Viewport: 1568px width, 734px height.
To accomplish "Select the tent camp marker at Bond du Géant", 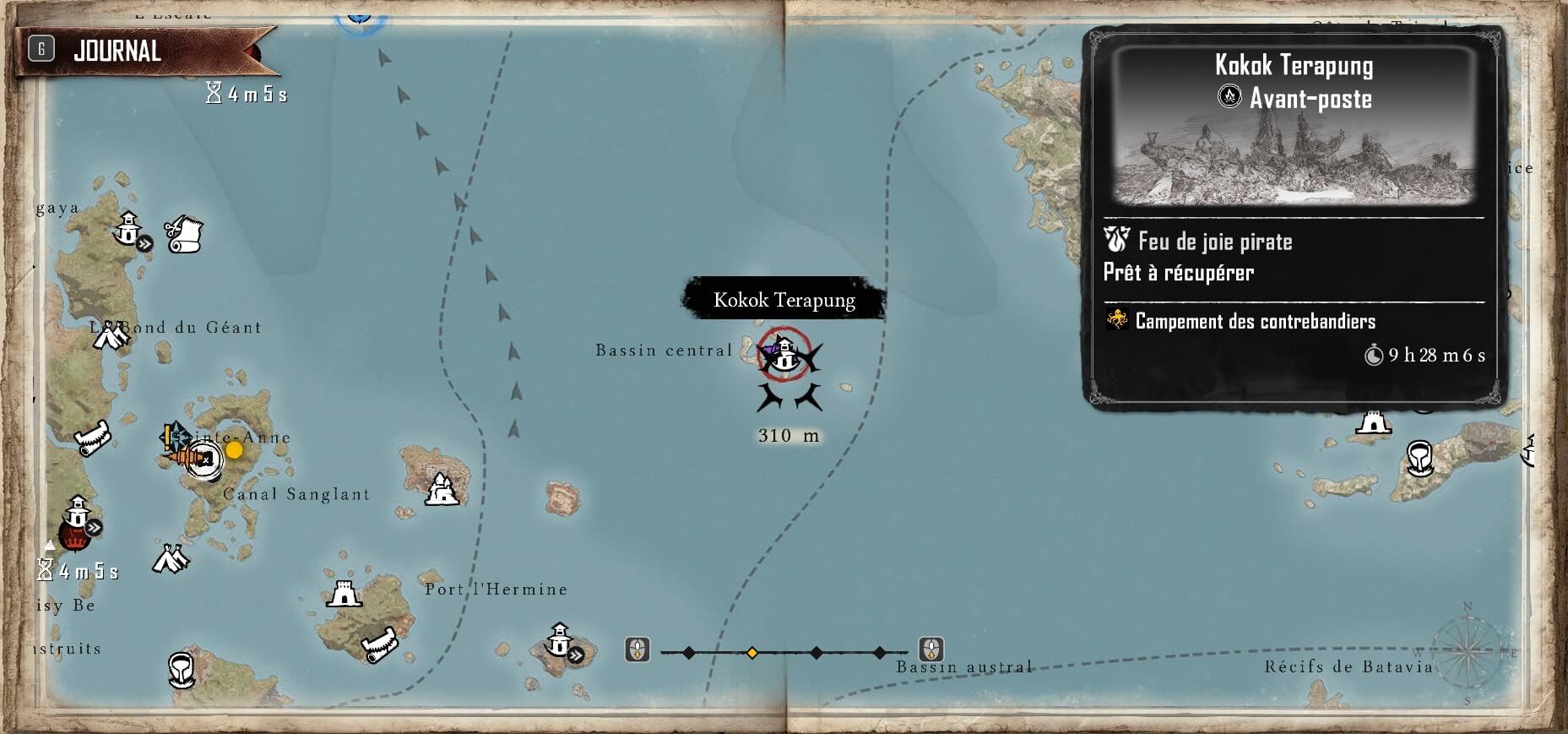I will [x=110, y=336].
